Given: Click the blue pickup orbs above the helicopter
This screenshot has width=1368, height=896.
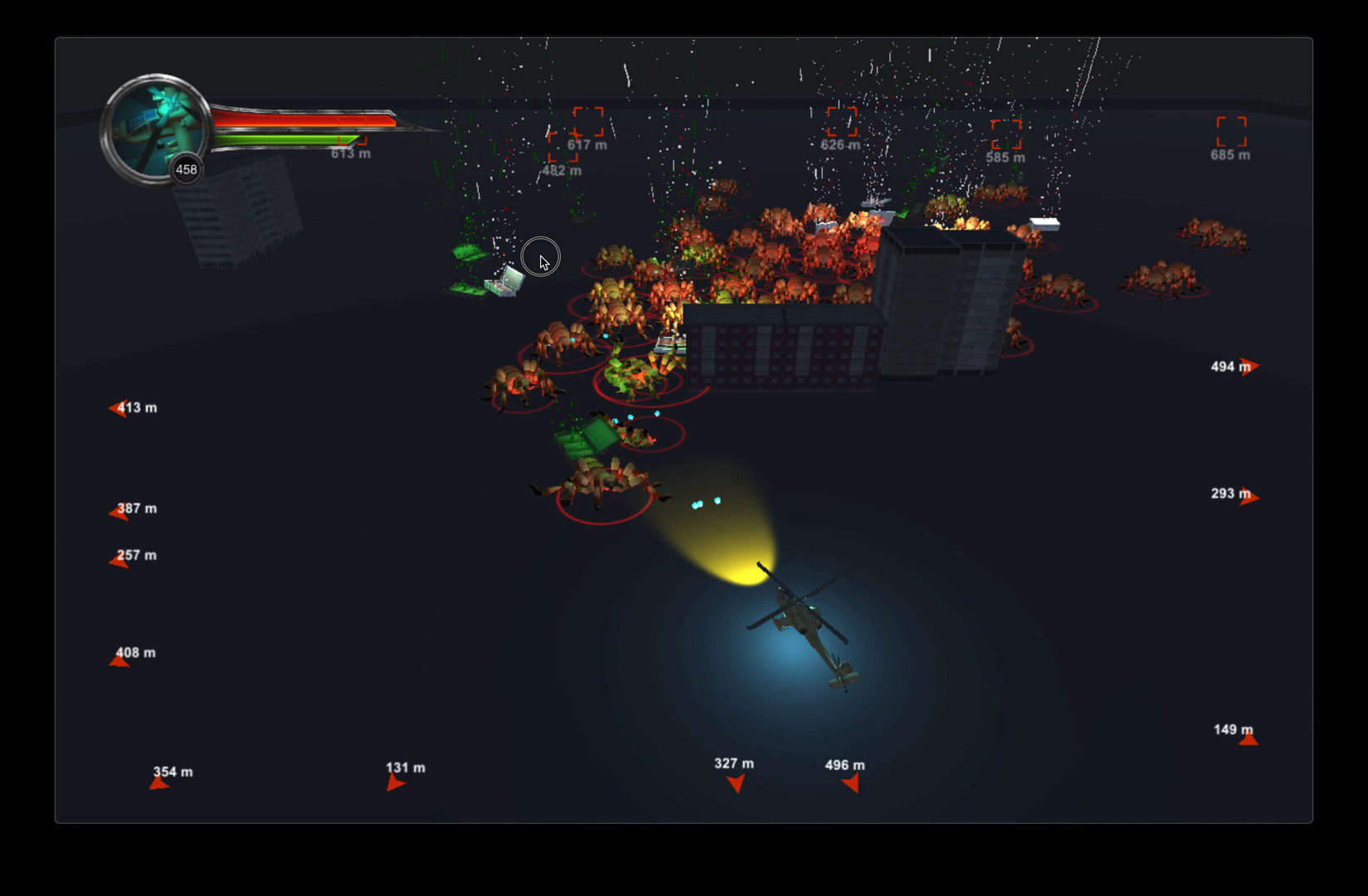Looking at the screenshot, I should [704, 502].
